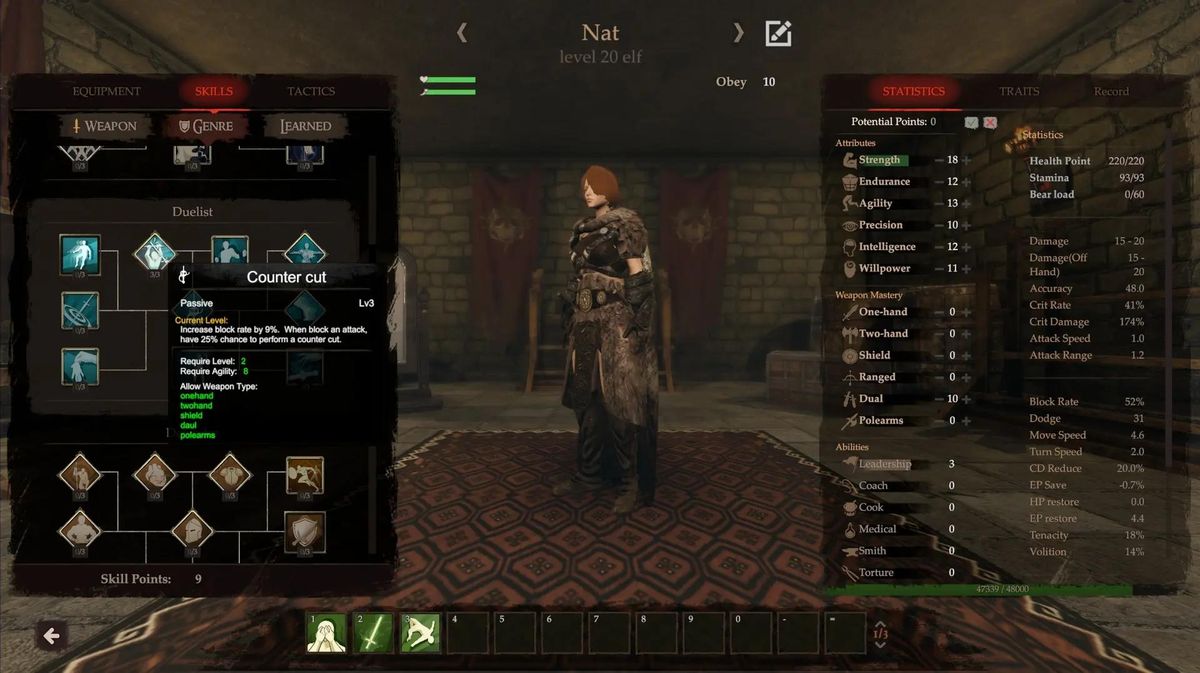Select the first hotbar skill slot

[x=326, y=633]
